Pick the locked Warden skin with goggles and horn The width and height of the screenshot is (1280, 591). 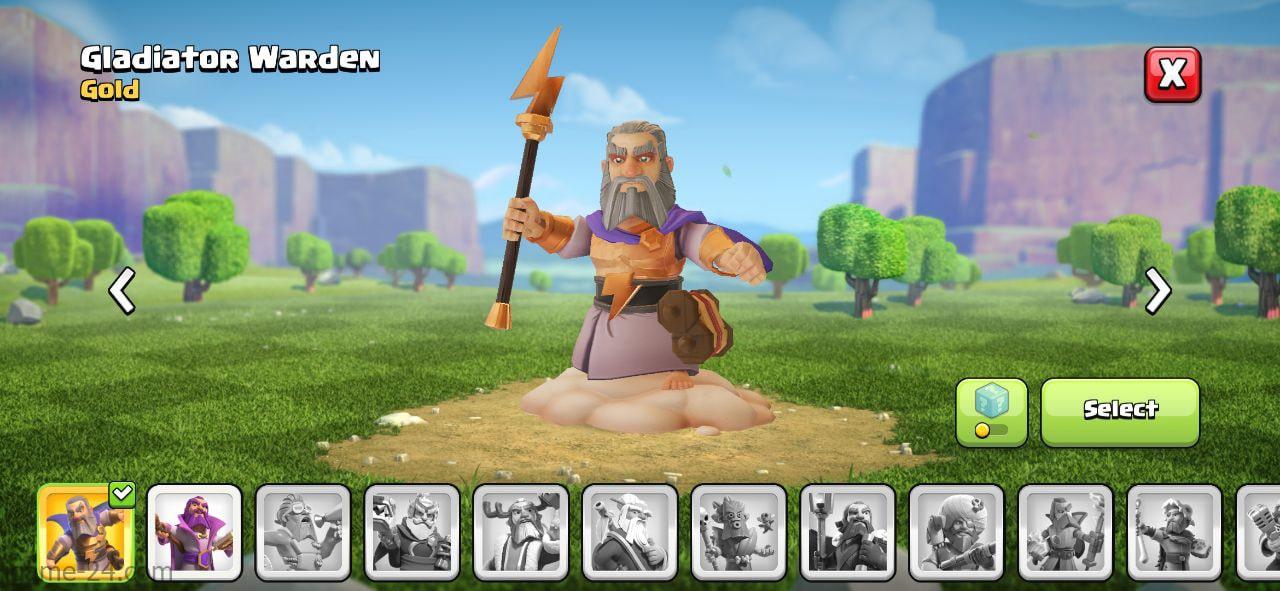303,532
